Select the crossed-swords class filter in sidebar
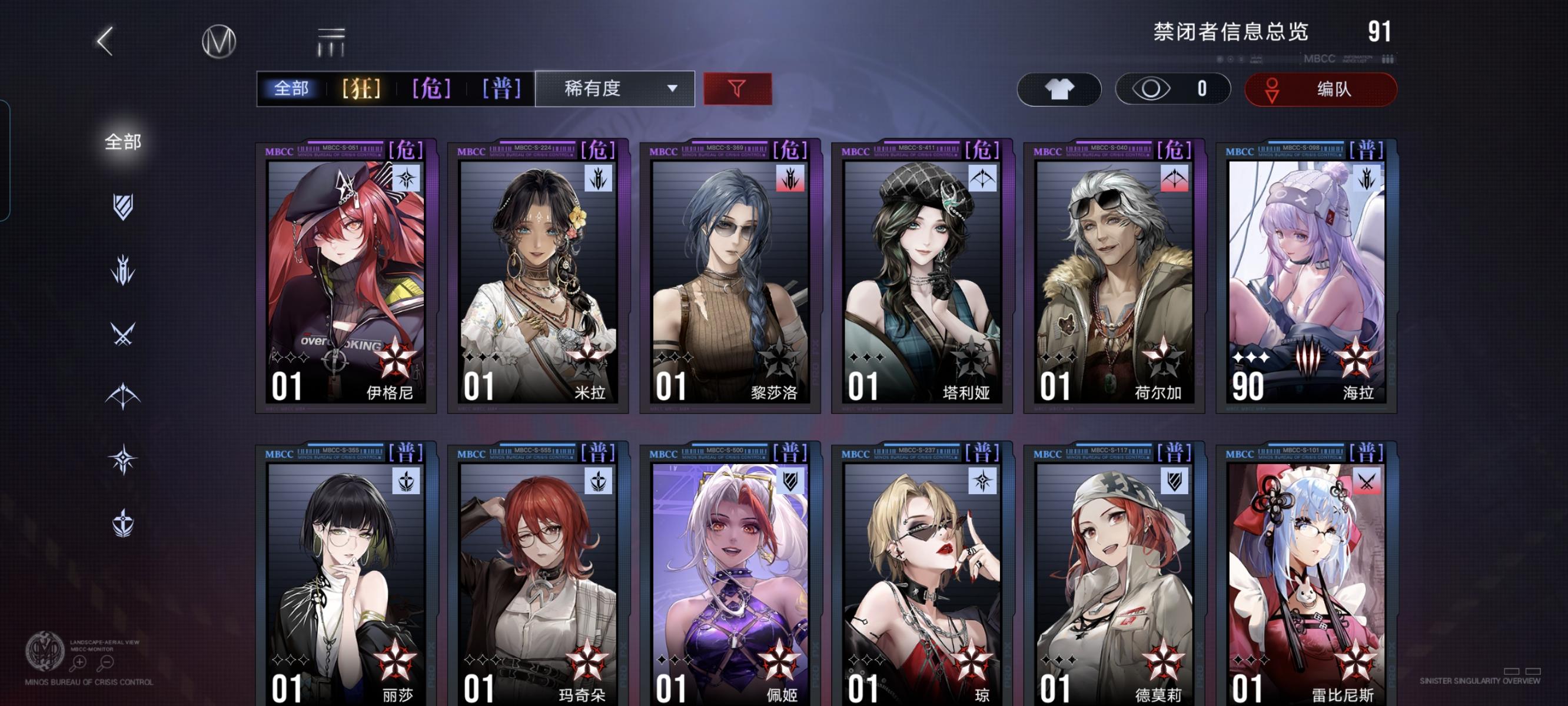1568x706 pixels. [x=124, y=333]
